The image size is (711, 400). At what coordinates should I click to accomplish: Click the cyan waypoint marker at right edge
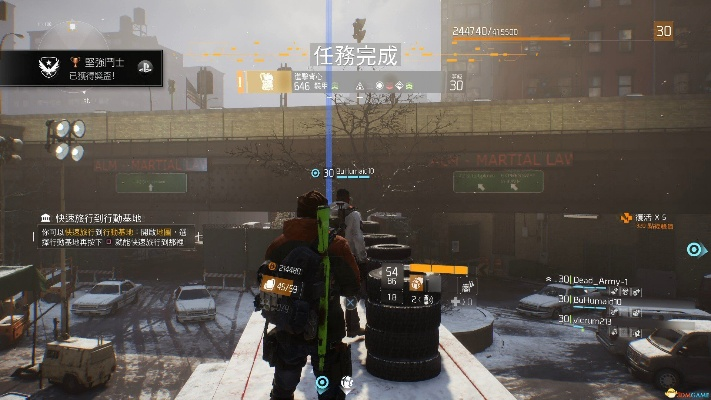[692, 250]
